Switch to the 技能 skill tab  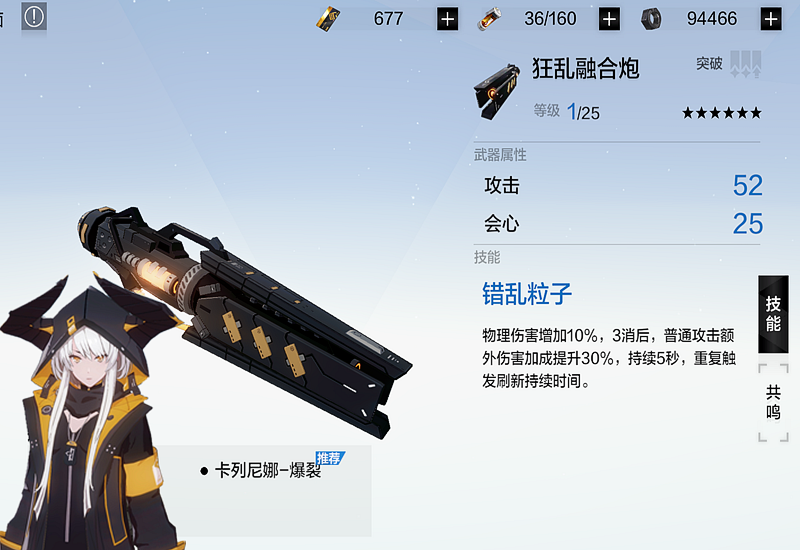click(x=773, y=314)
